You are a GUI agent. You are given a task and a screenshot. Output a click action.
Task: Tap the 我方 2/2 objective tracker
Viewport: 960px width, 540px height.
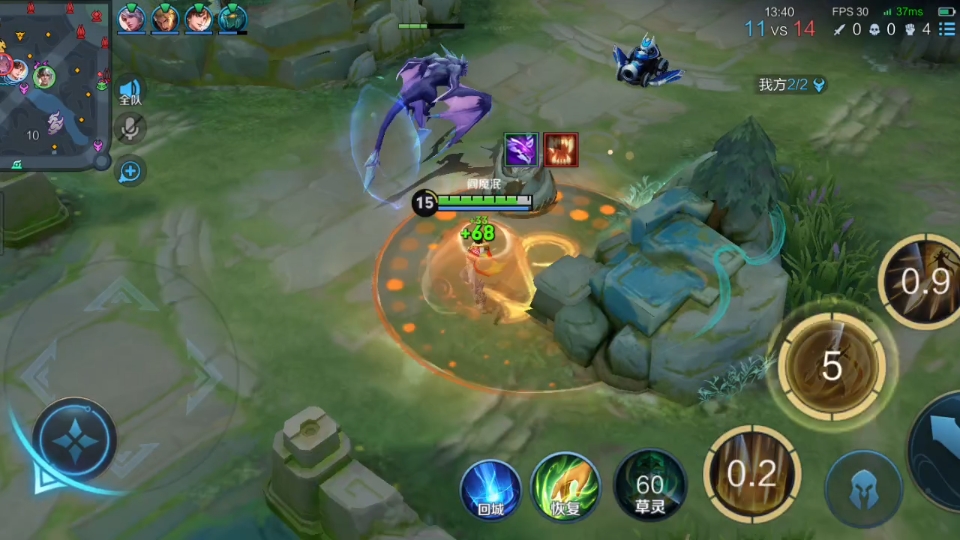point(791,85)
